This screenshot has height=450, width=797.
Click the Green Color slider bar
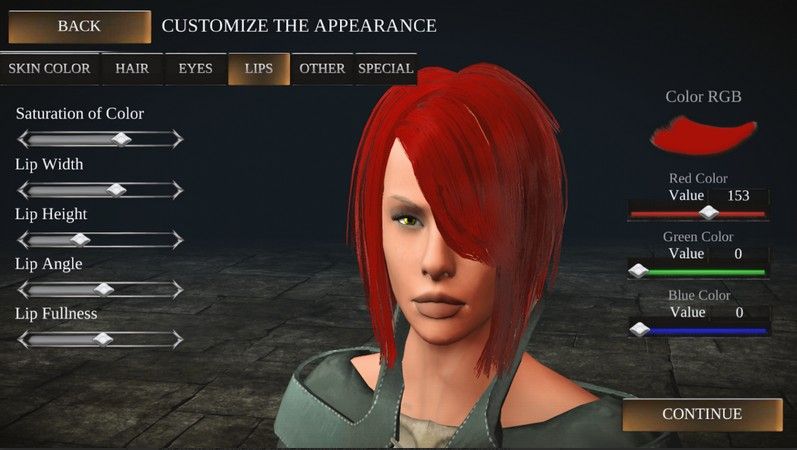click(x=698, y=271)
